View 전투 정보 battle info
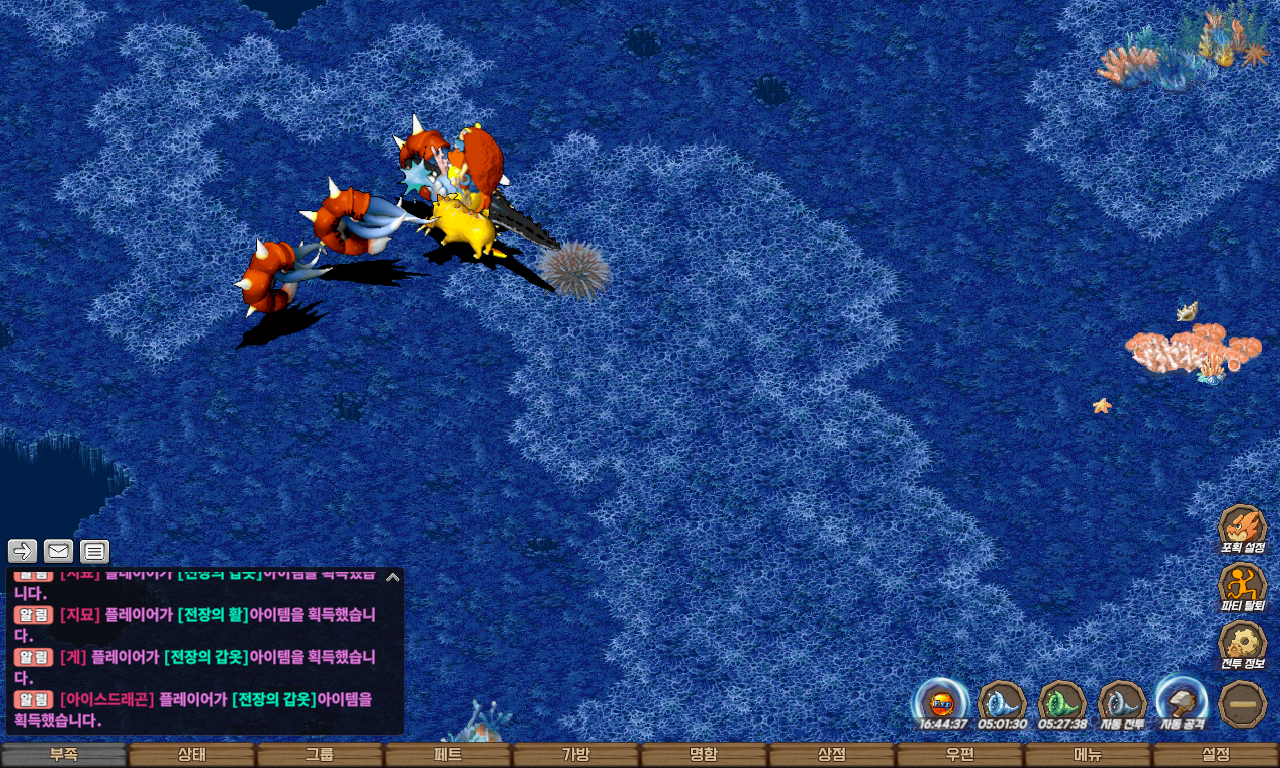The height and width of the screenshot is (768, 1280). click(1242, 644)
